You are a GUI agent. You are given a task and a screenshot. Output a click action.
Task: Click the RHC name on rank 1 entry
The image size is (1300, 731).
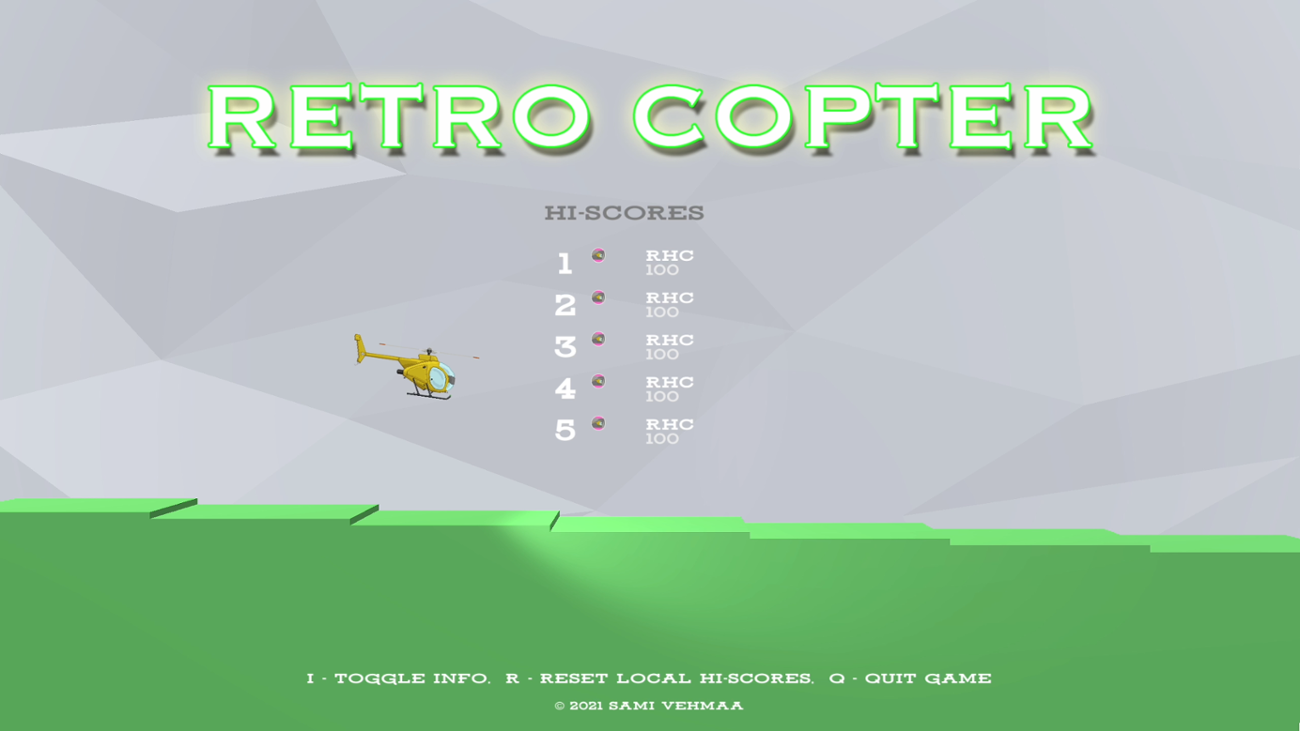tap(669, 255)
